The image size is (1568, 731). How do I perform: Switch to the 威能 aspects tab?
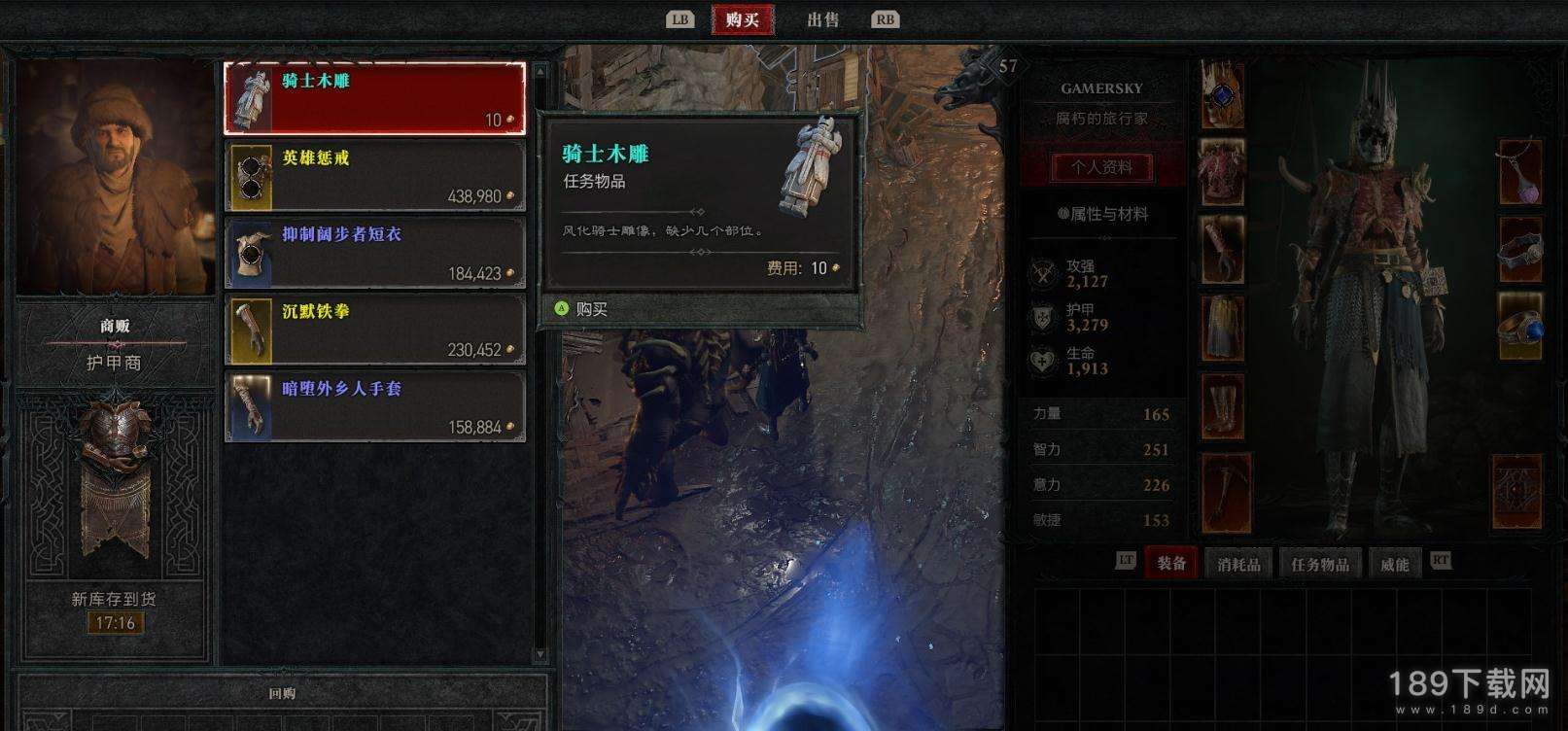pyautogui.click(x=1394, y=564)
